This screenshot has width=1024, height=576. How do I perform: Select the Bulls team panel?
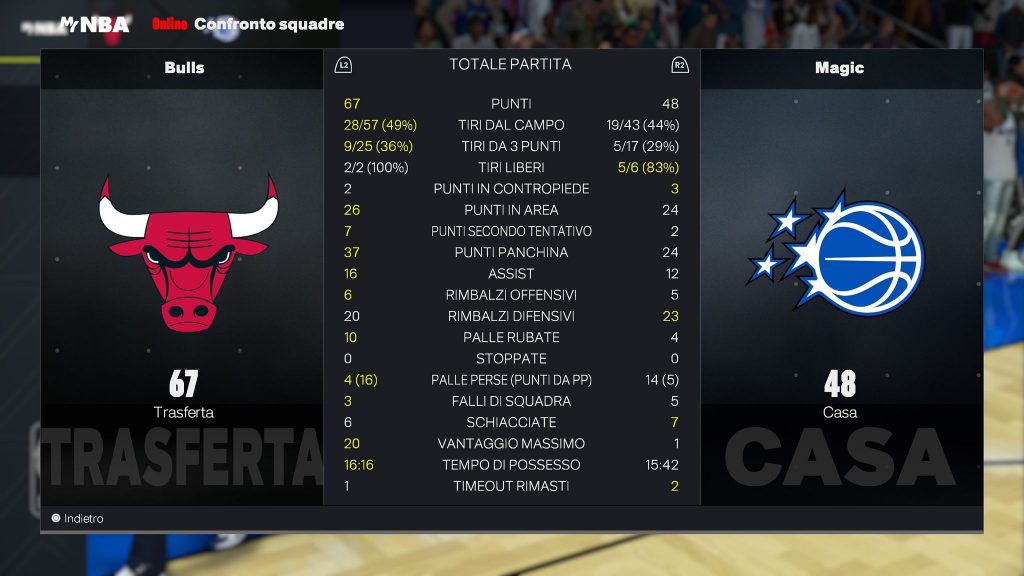click(184, 68)
